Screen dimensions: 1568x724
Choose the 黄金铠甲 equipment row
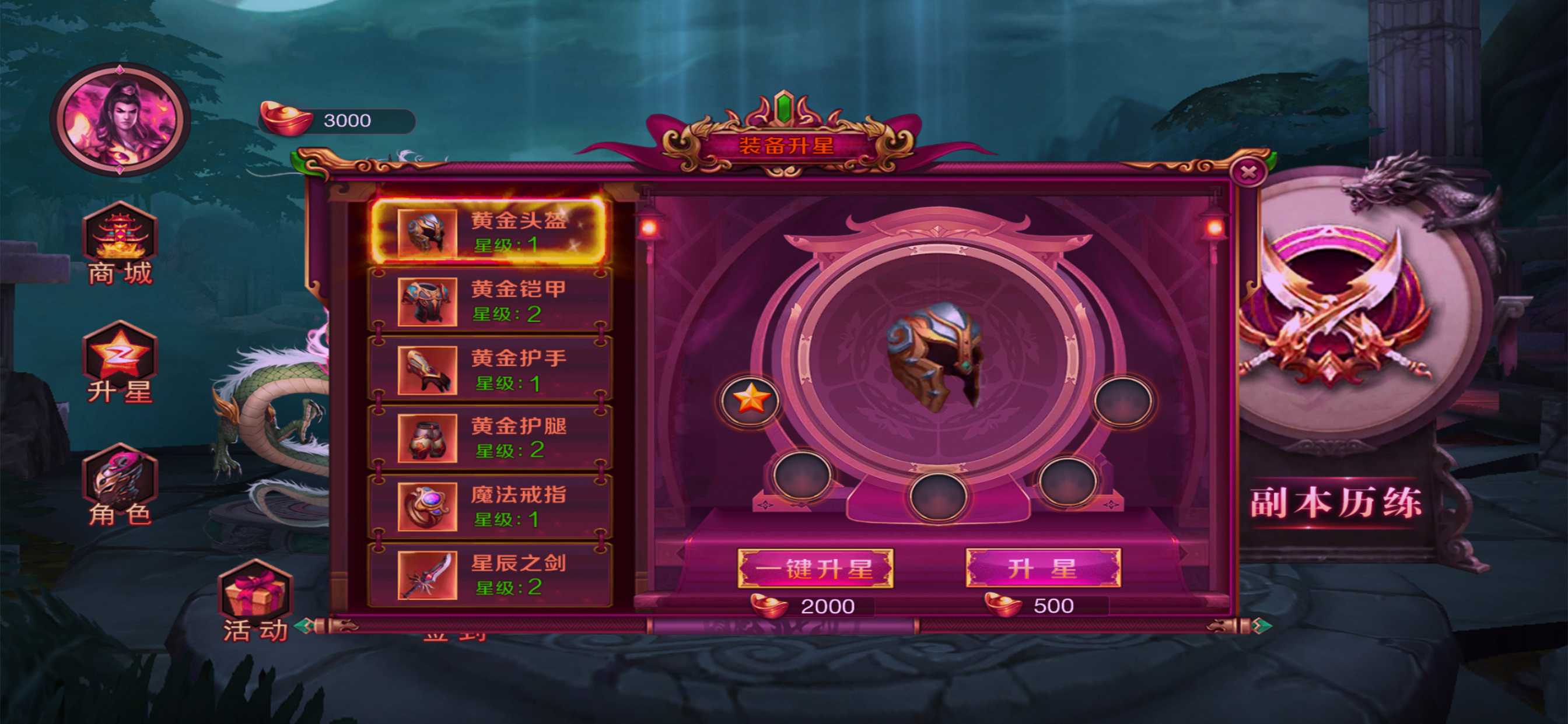pos(489,301)
